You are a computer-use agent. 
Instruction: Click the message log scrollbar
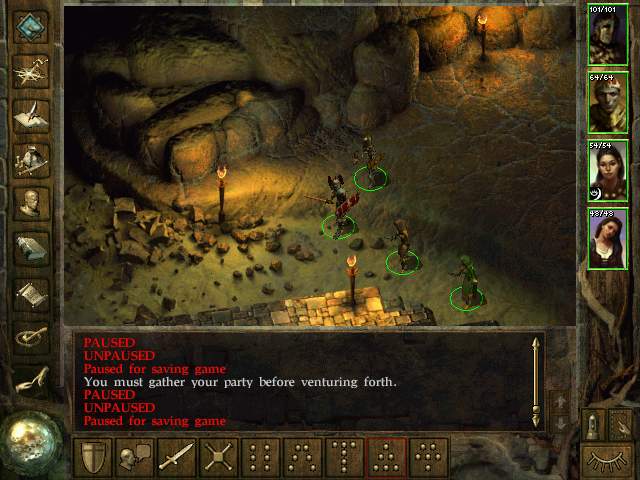click(x=536, y=382)
